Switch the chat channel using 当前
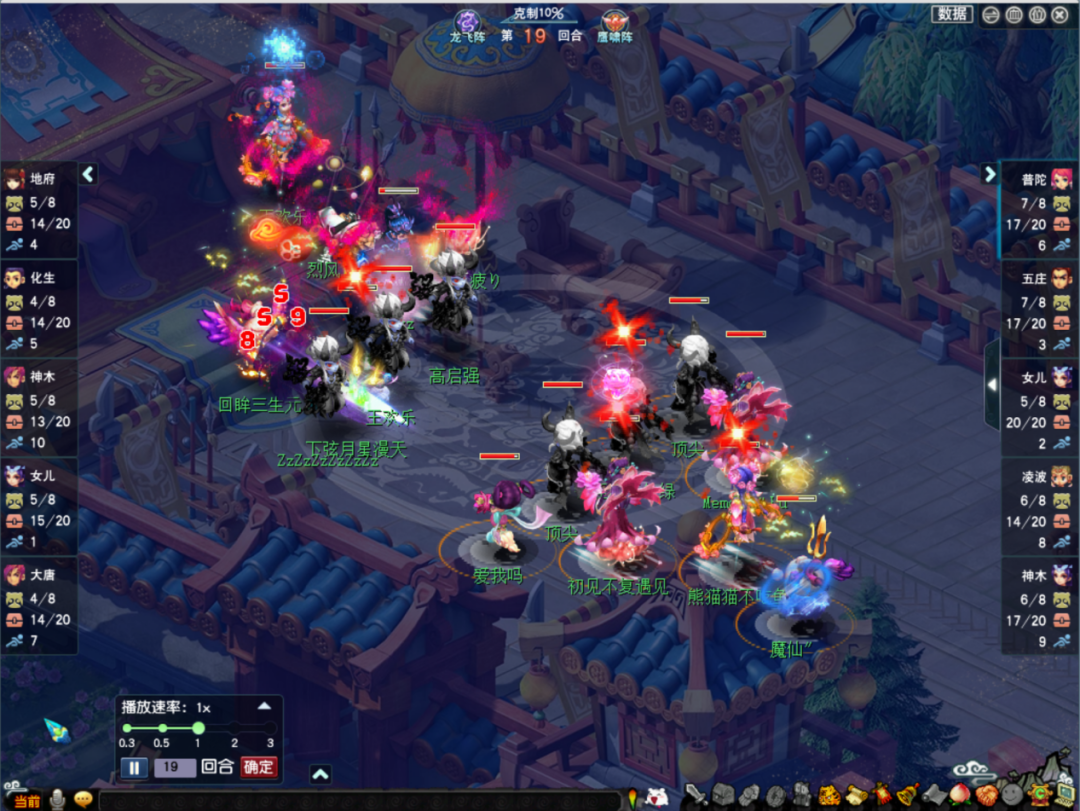 pos(26,800)
